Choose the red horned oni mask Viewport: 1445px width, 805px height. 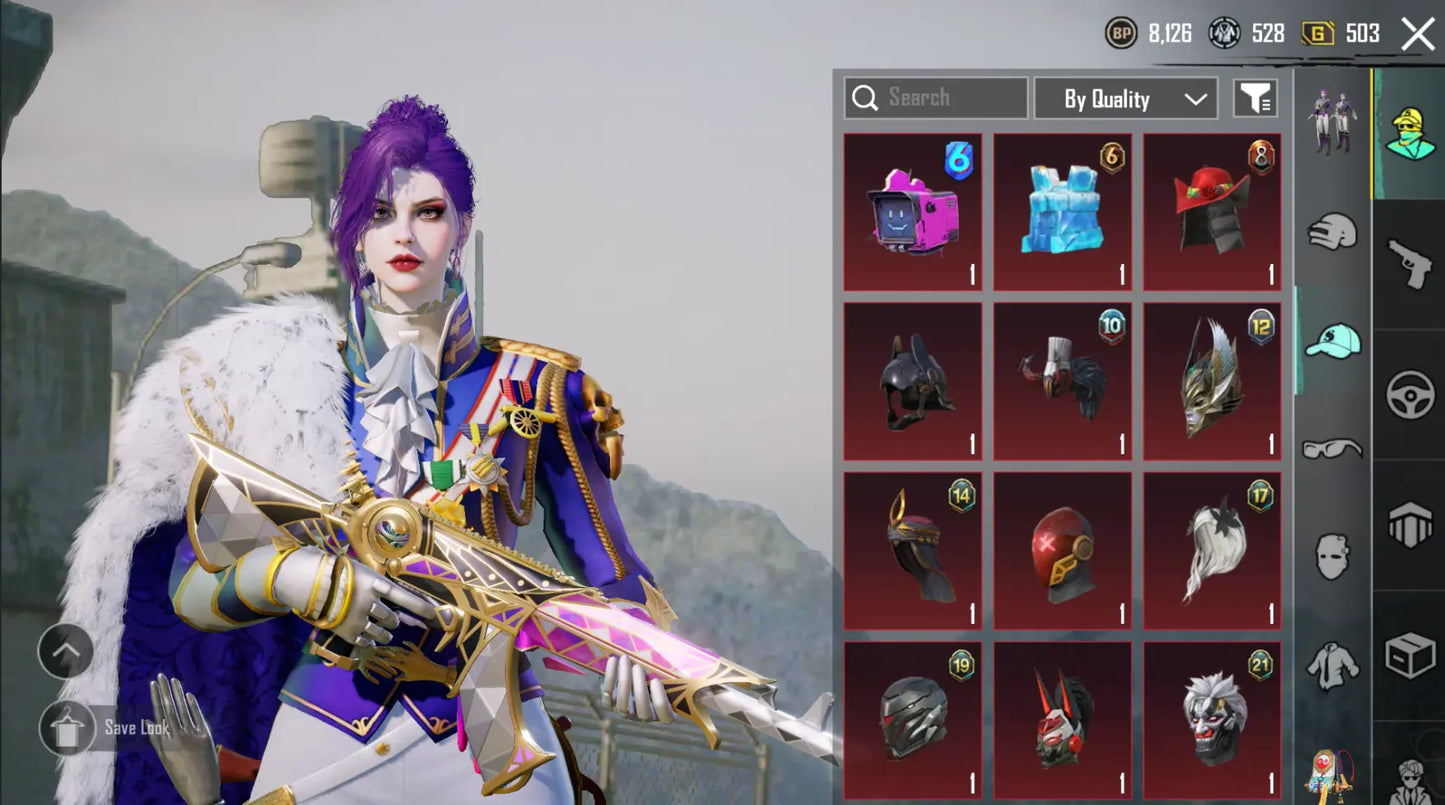[x=1062, y=720]
